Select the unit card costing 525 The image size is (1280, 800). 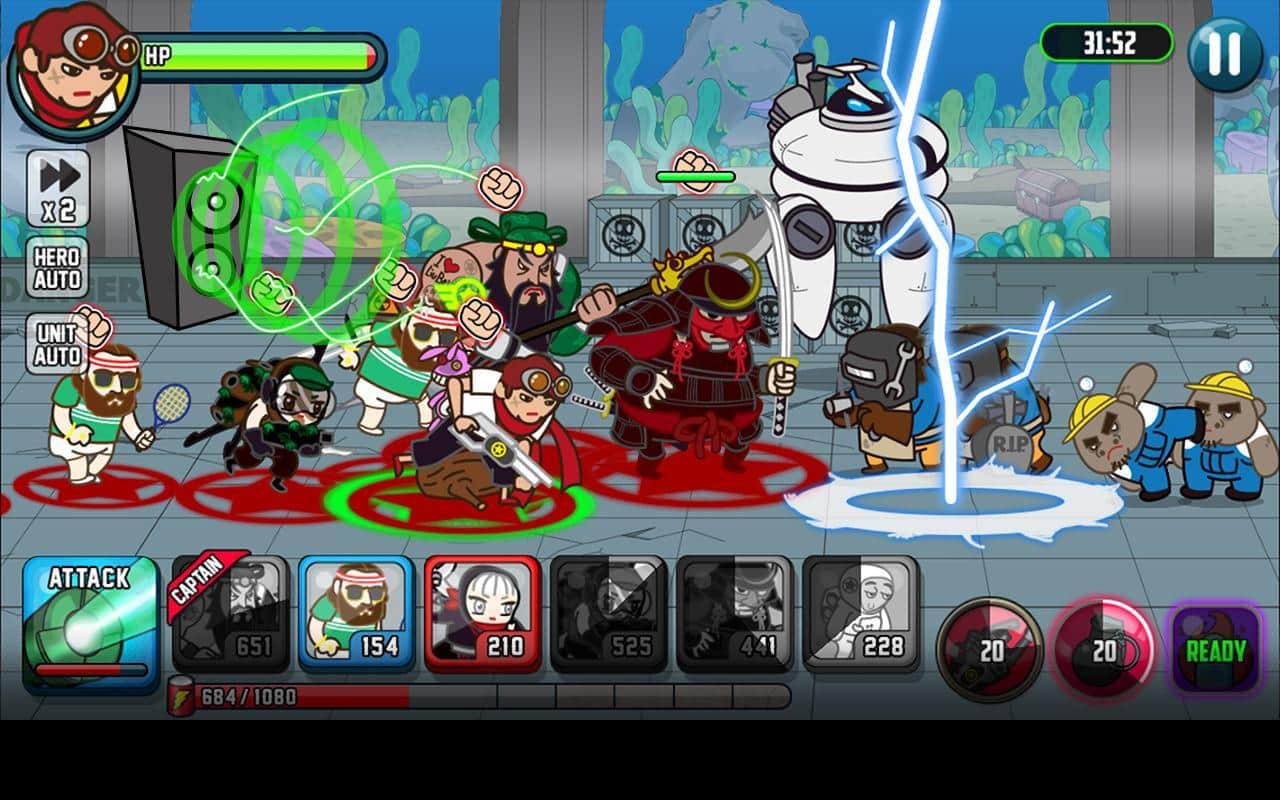coord(608,614)
